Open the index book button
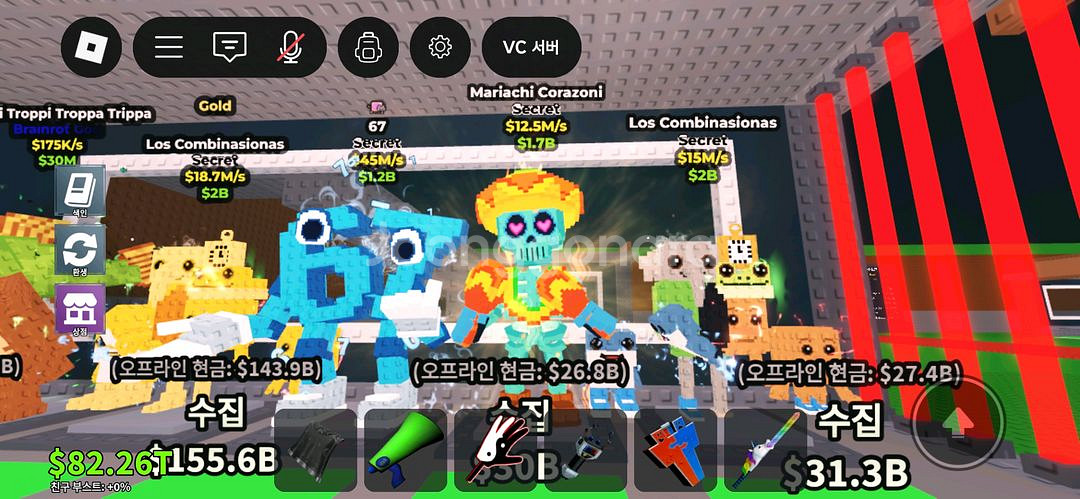Screen dimensions: 1080x499 (x=78, y=190)
